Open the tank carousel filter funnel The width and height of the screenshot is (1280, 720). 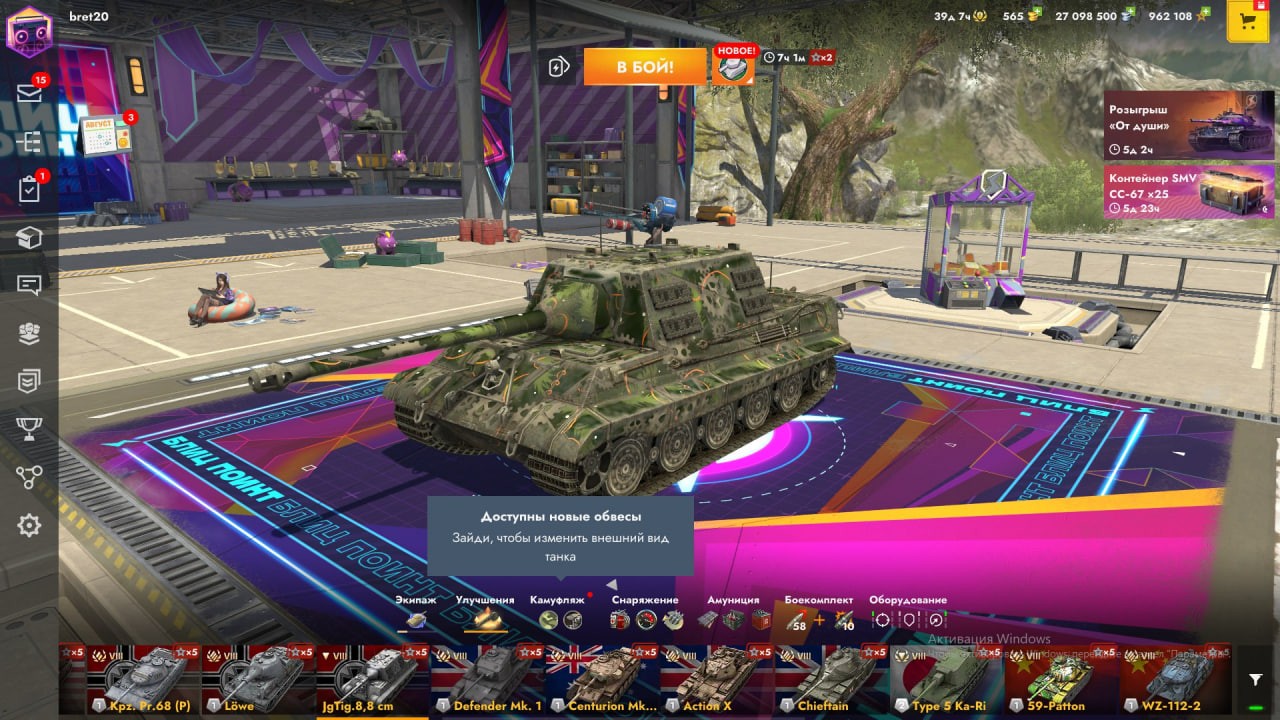(x=1256, y=680)
